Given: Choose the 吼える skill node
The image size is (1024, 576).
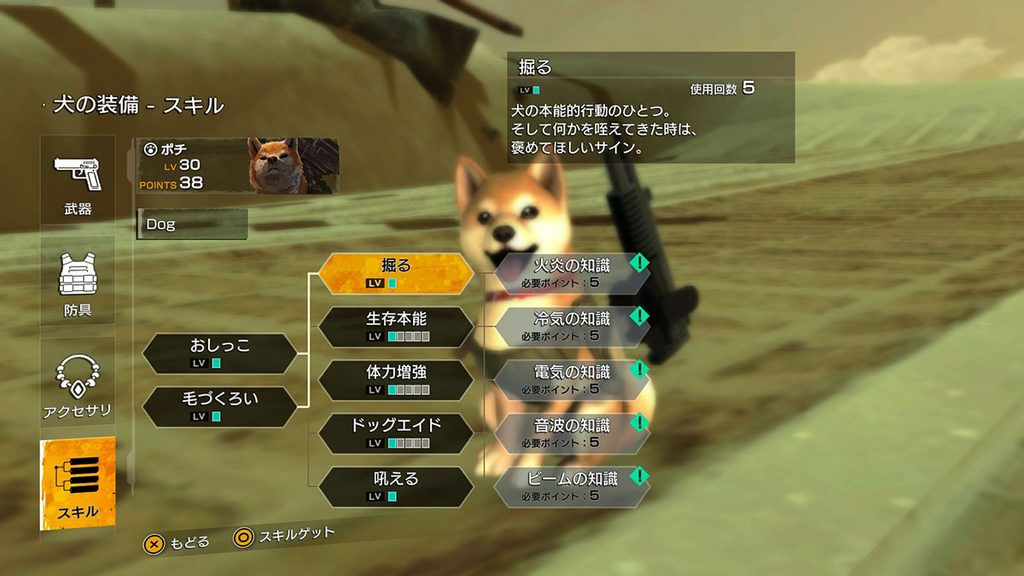Looking at the screenshot, I should coord(396,486).
